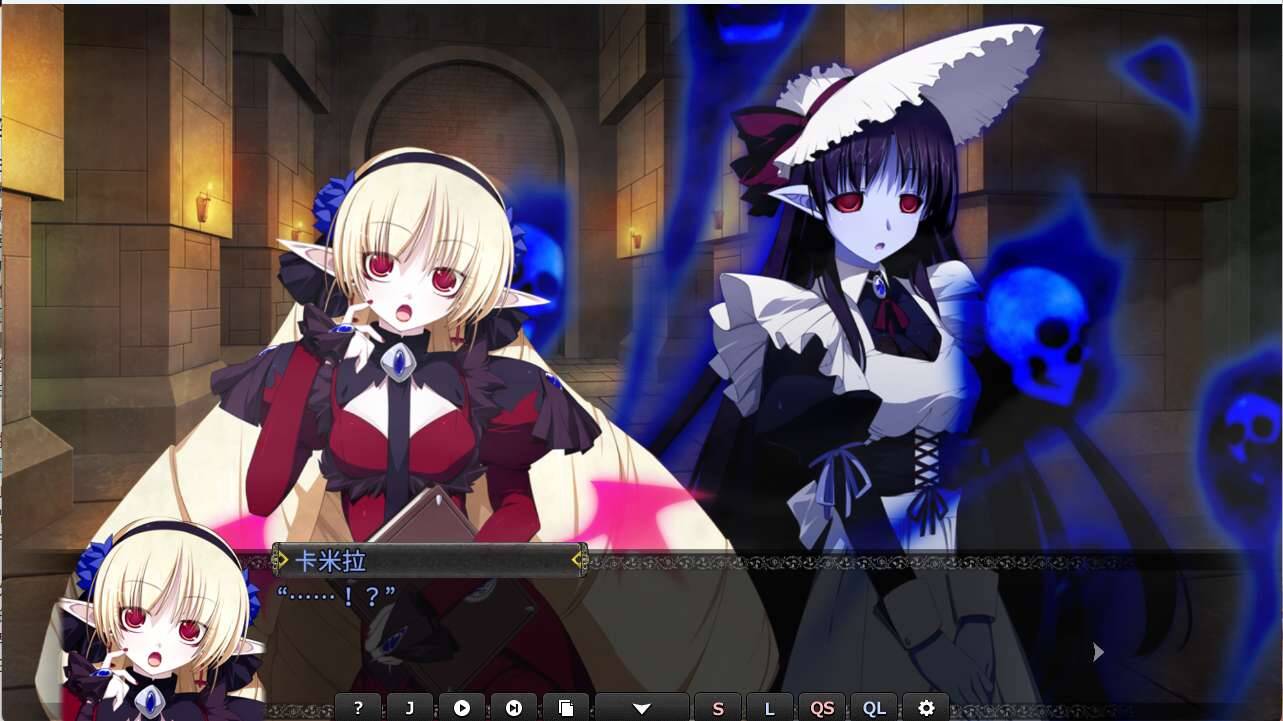Quick save using the QS icon

(x=822, y=707)
